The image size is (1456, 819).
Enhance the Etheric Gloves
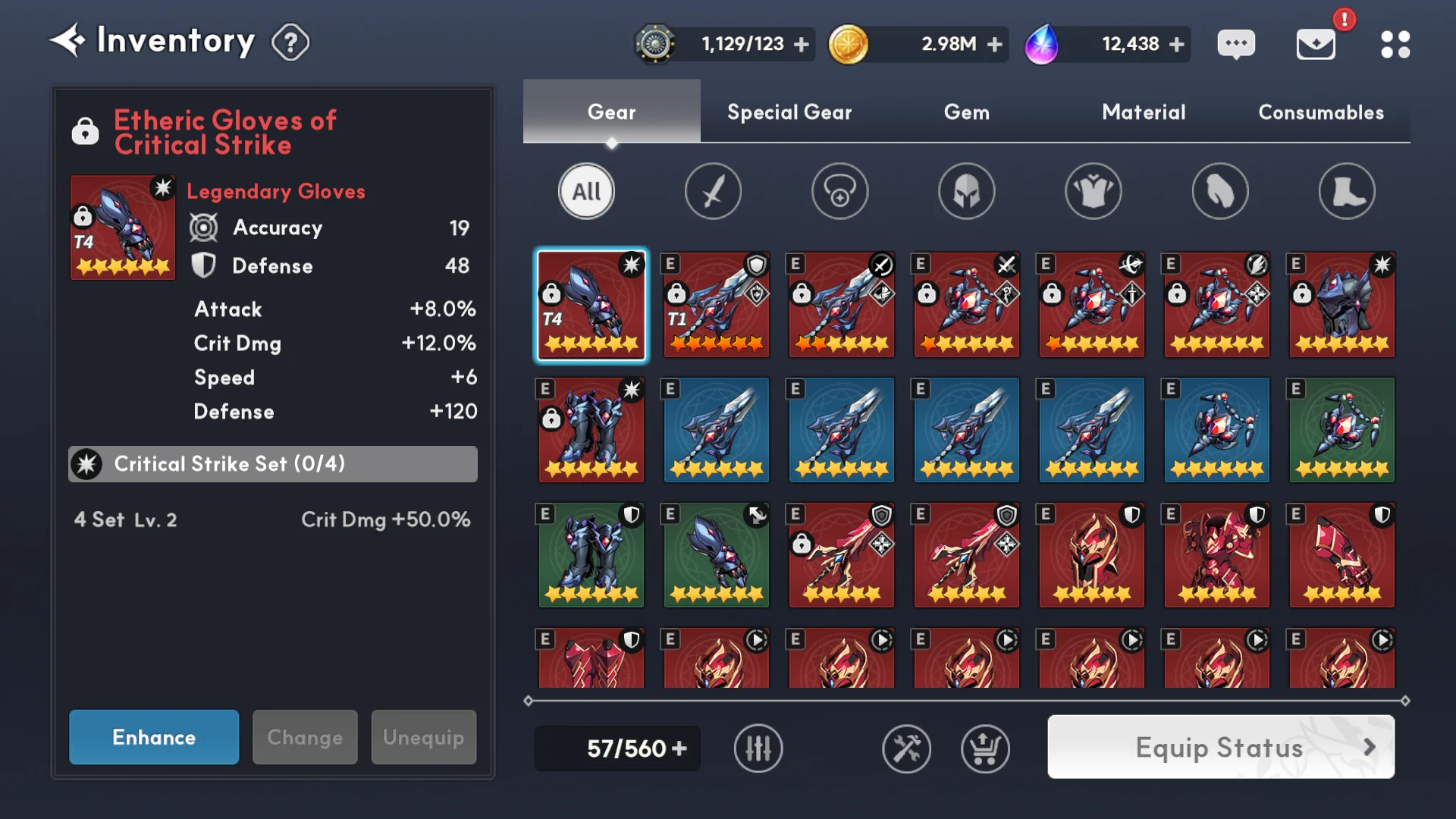pyautogui.click(x=154, y=737)
